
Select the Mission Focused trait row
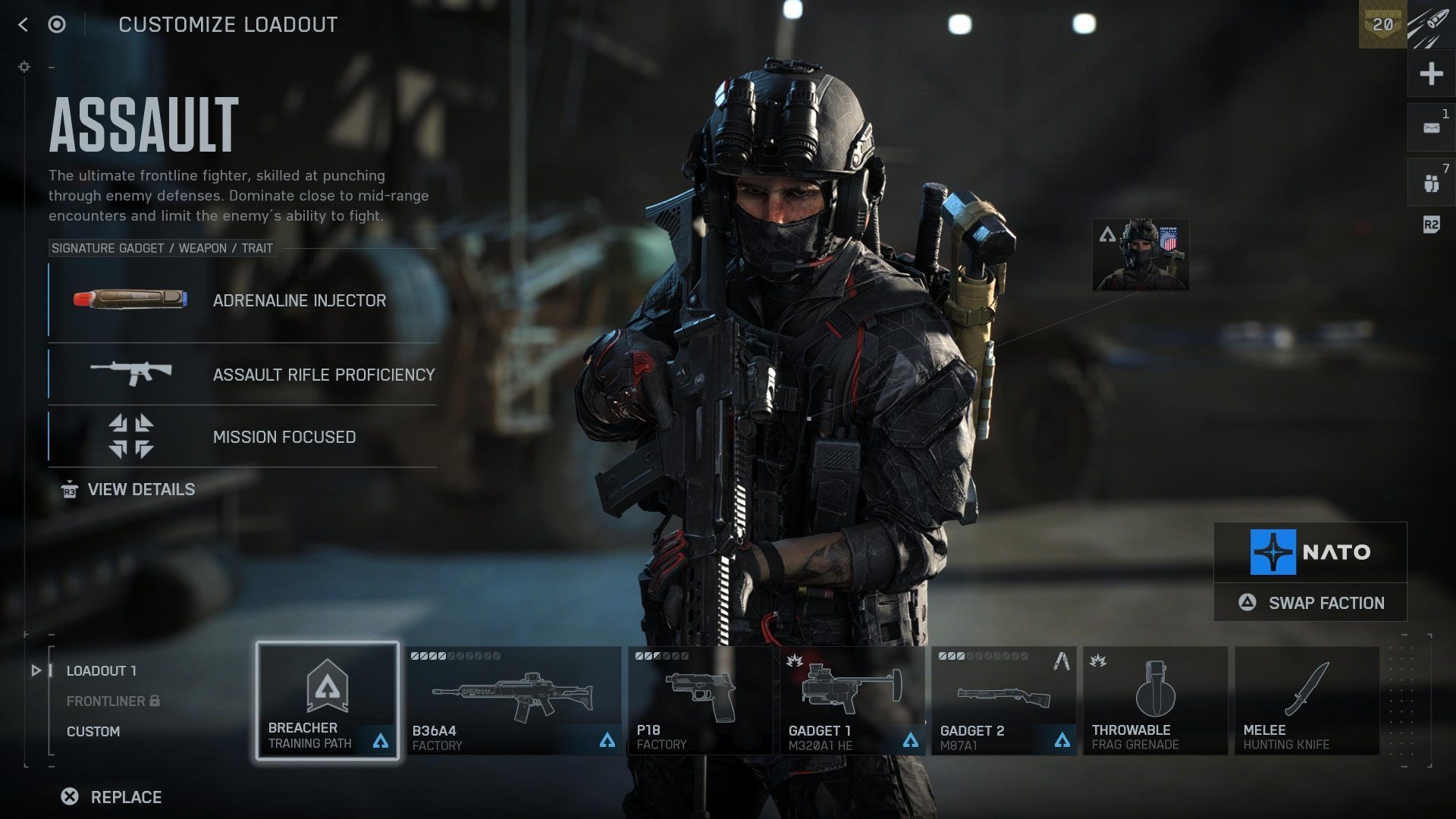pos(243,437)
